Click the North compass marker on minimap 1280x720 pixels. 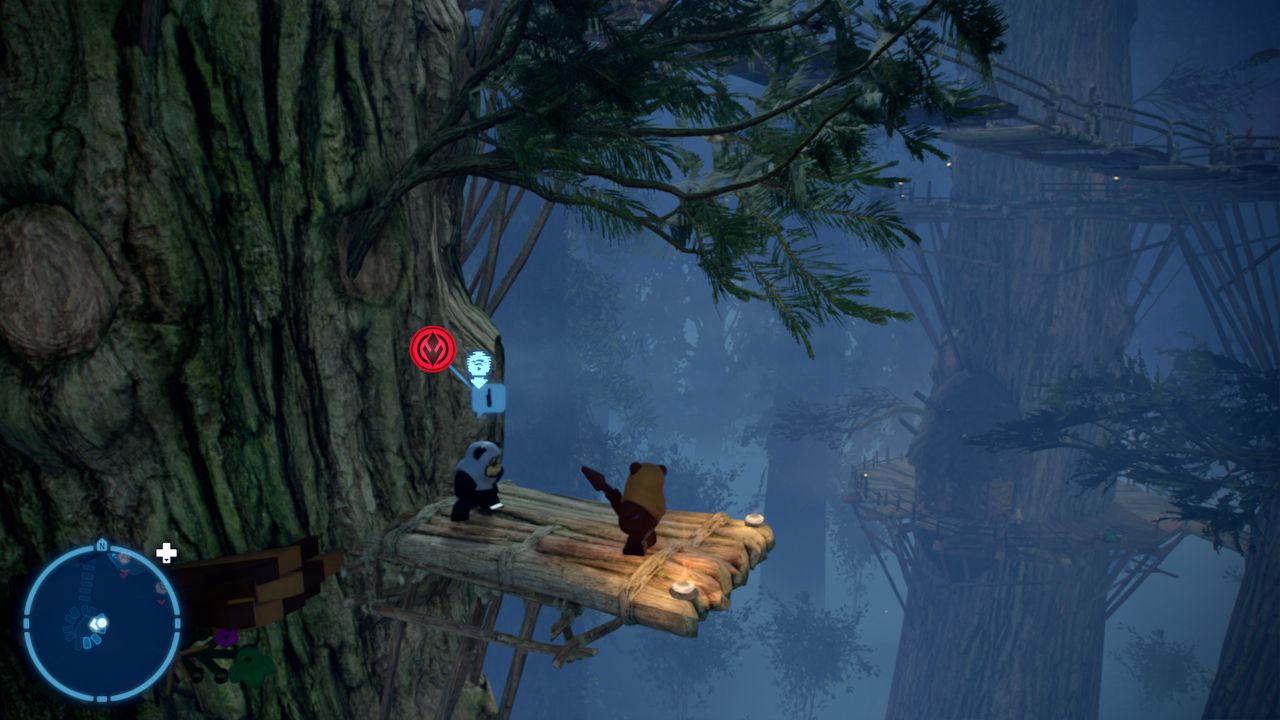[102, 545]
